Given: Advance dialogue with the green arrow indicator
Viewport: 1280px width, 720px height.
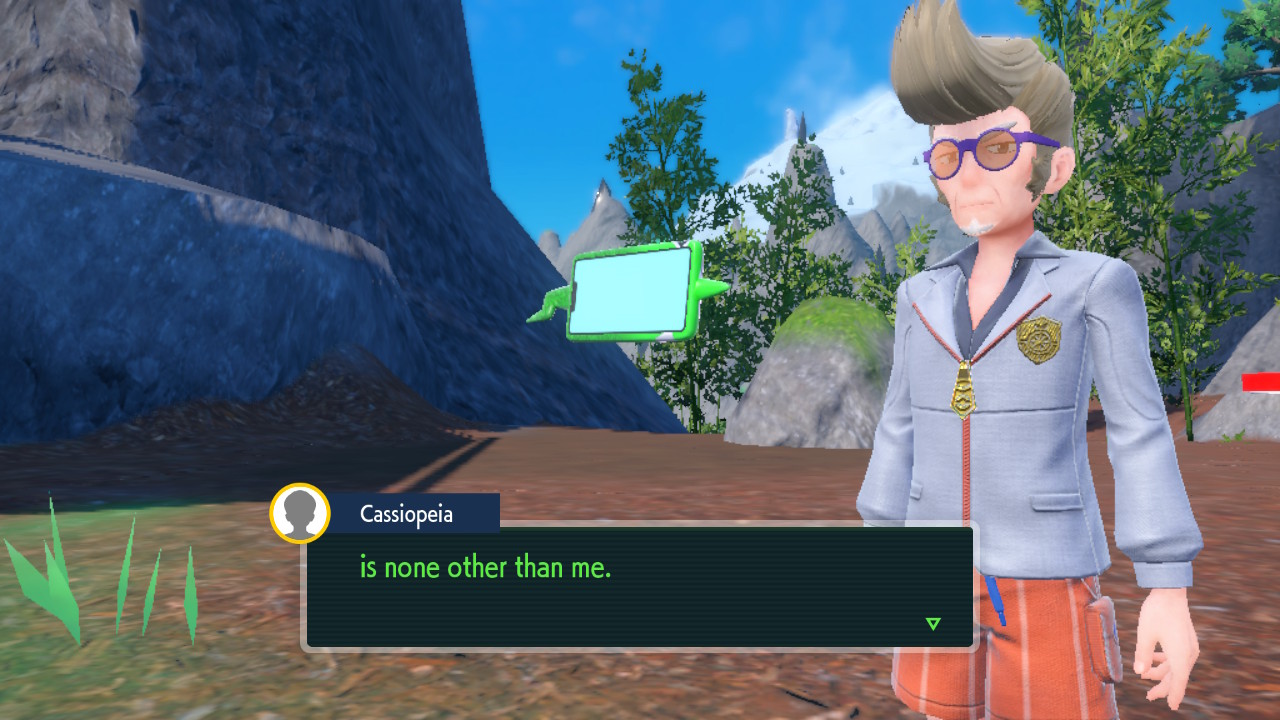Looking at the screenshot, I should click(x=933, y=624).
